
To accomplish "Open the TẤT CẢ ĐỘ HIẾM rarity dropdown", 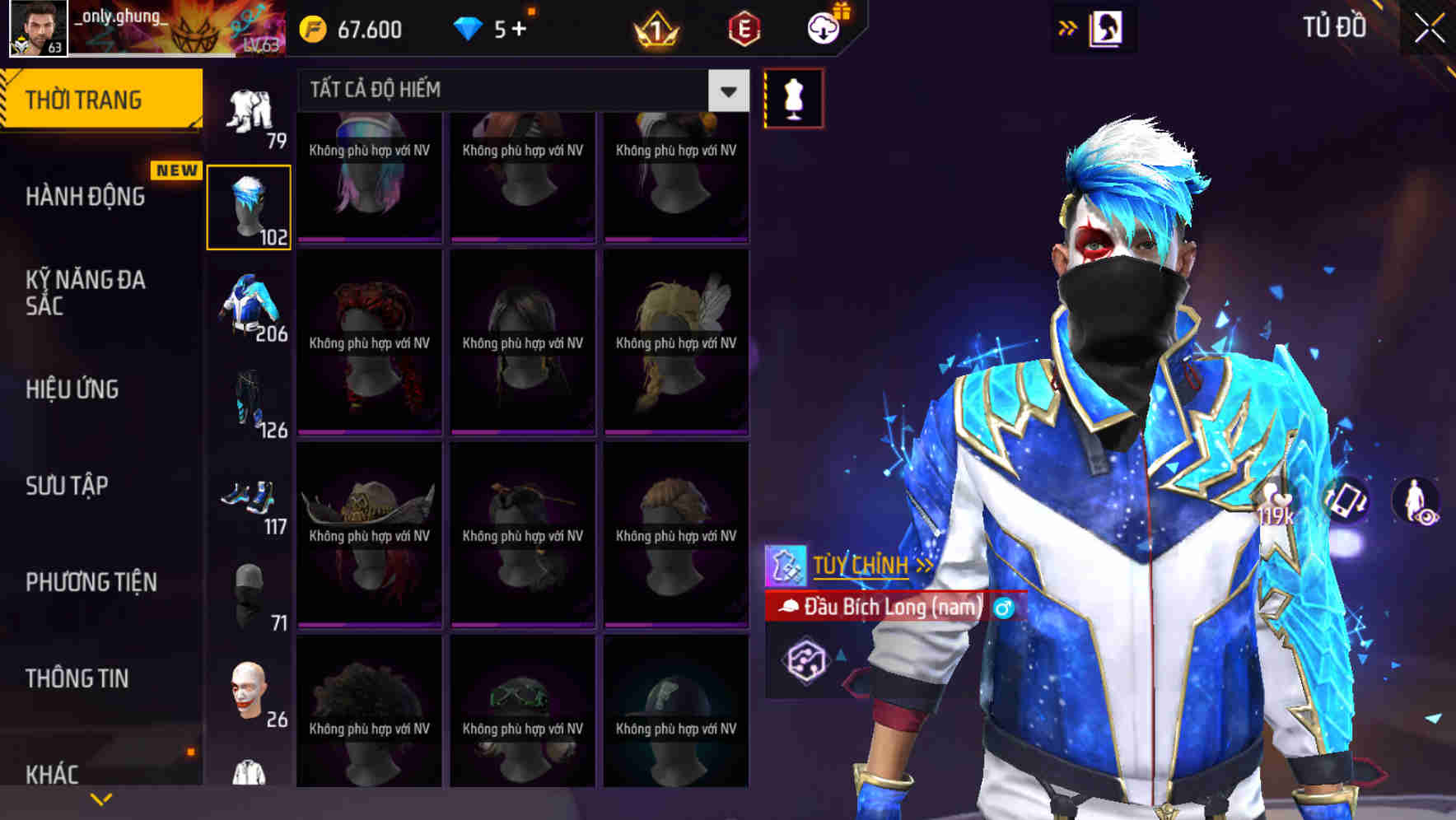I will coord(726,91).
